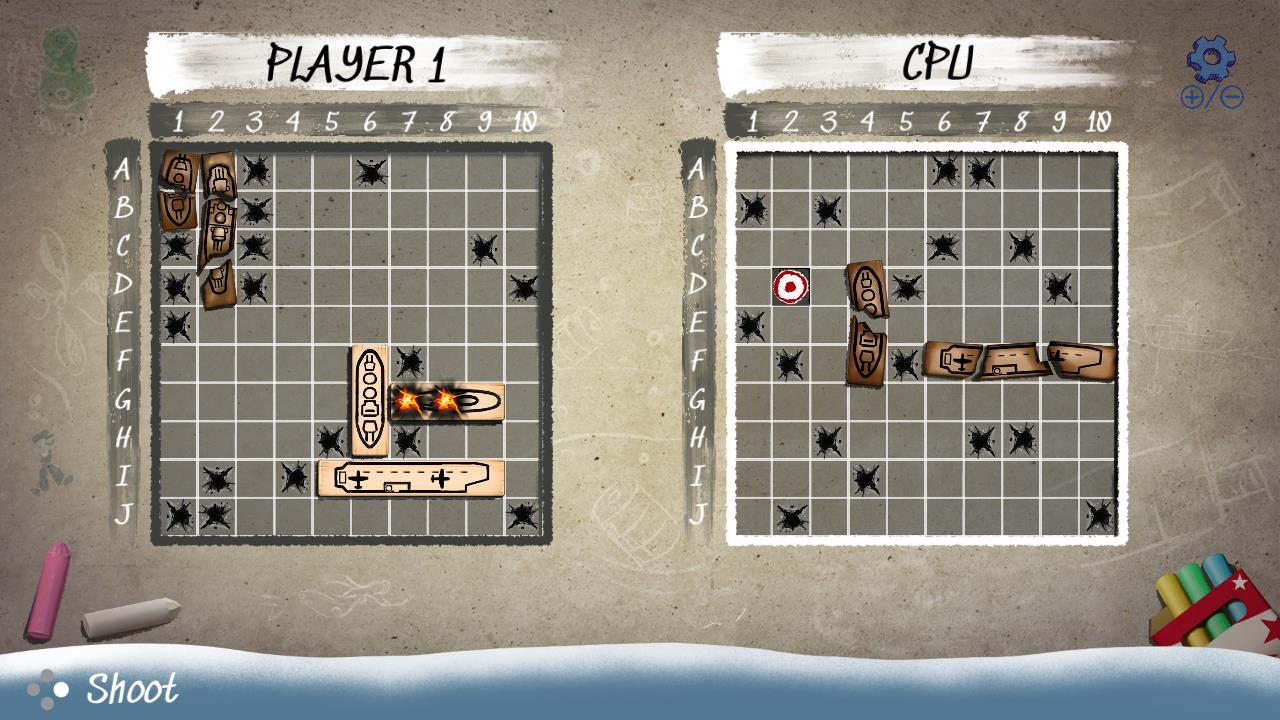The width and height of the screenshot is (1280, 720).
Task: Click the horizontal aircraft carrier on Player 1 board
Action: [x=410, y=479]
